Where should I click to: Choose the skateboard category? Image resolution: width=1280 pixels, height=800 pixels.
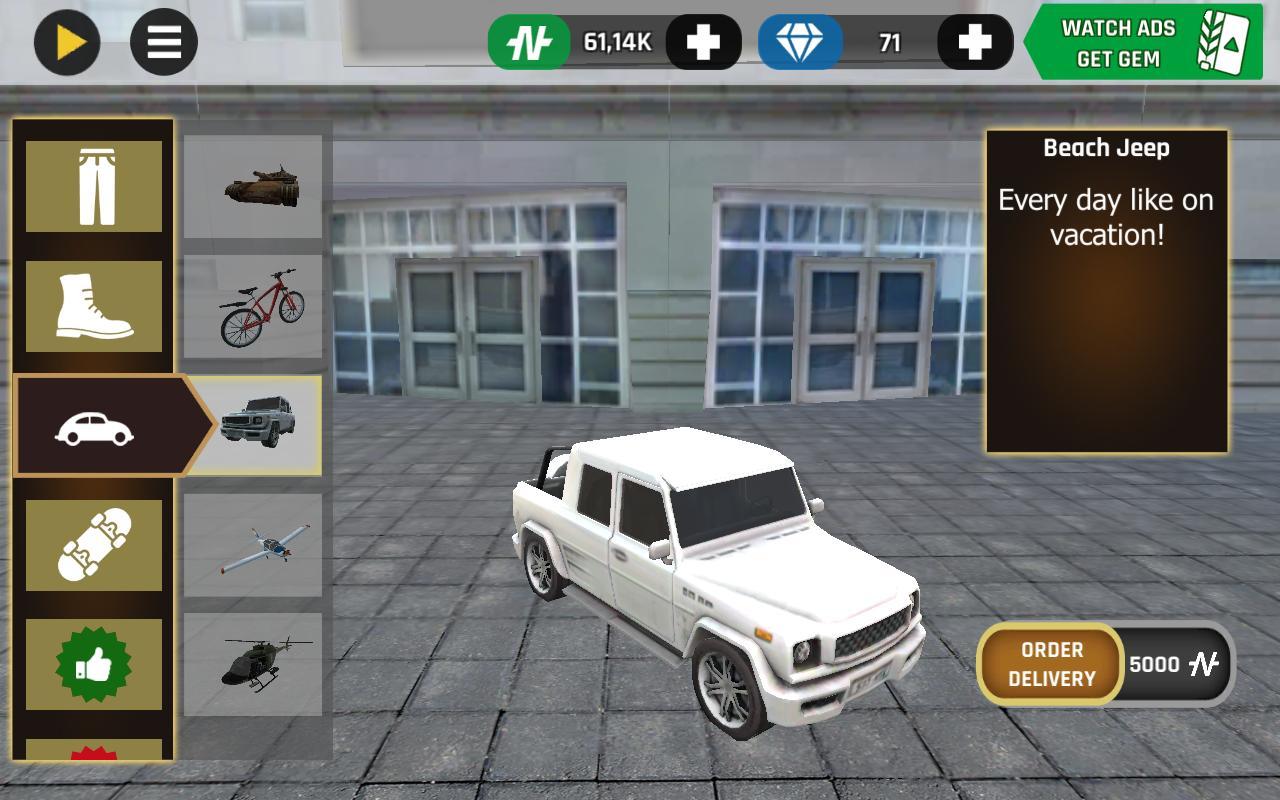point(94,545)
